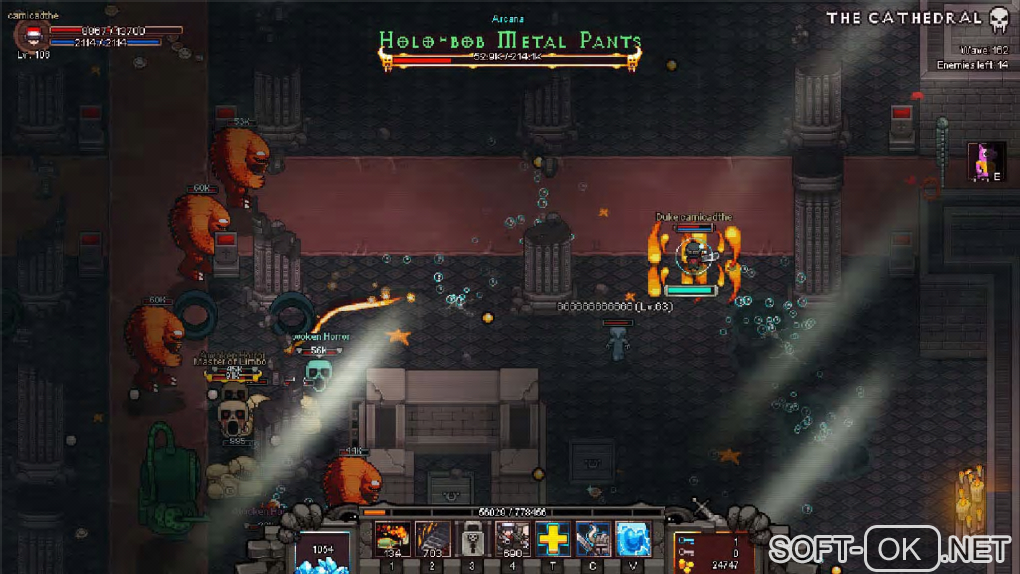Select the burger food item in slot 1

pyautogui.click(x=391, y=539)
